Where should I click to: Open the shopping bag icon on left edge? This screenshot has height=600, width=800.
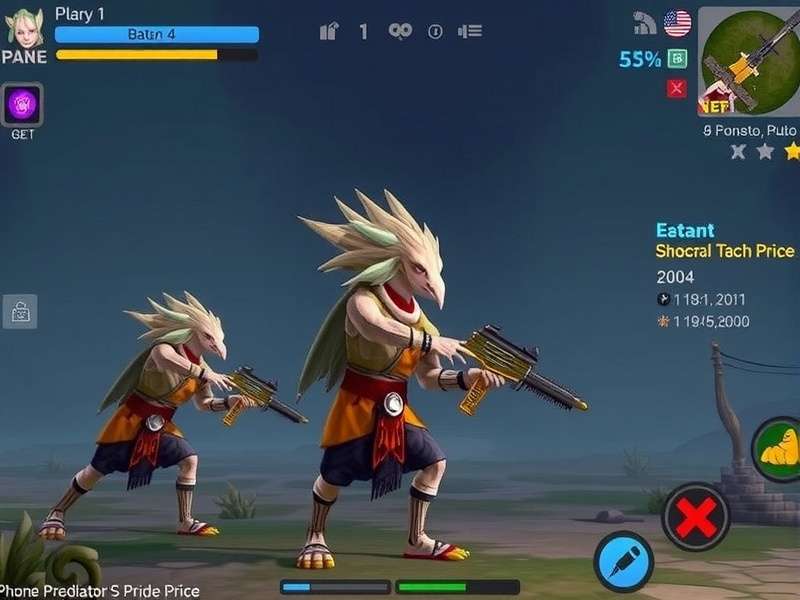pos(20,312)
